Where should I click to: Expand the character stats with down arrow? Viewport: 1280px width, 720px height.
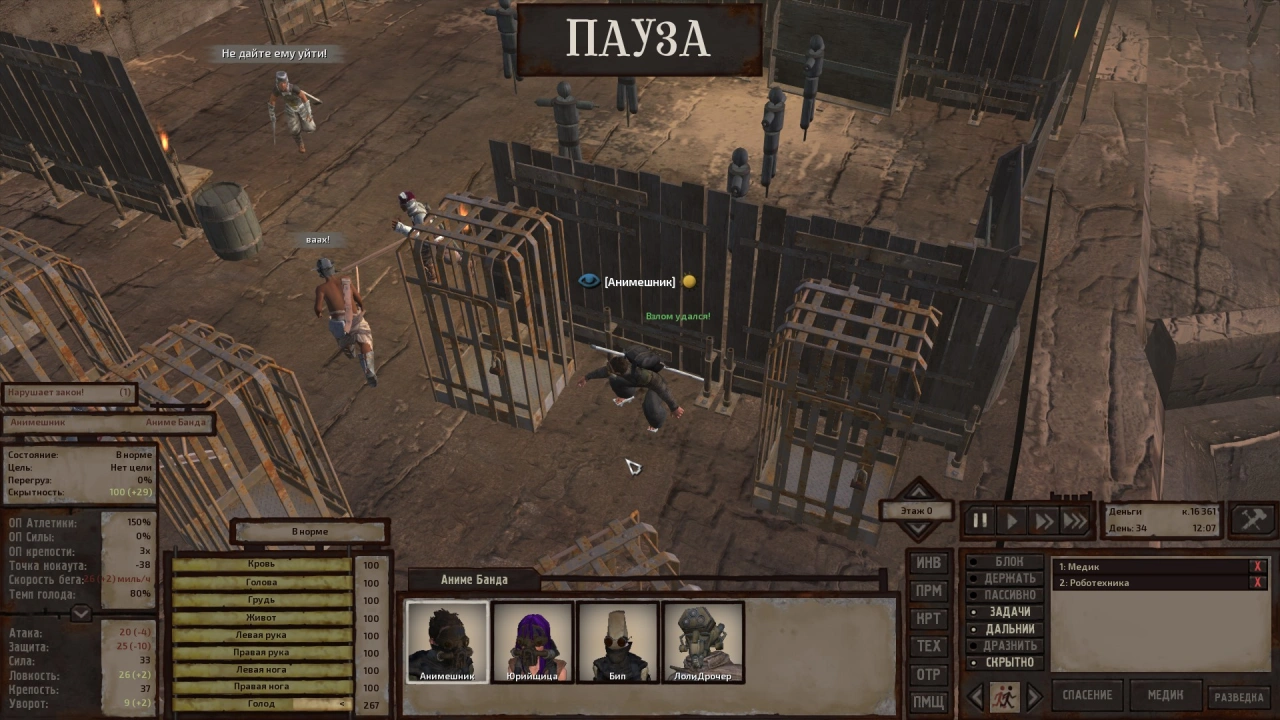tap(81, 613)
